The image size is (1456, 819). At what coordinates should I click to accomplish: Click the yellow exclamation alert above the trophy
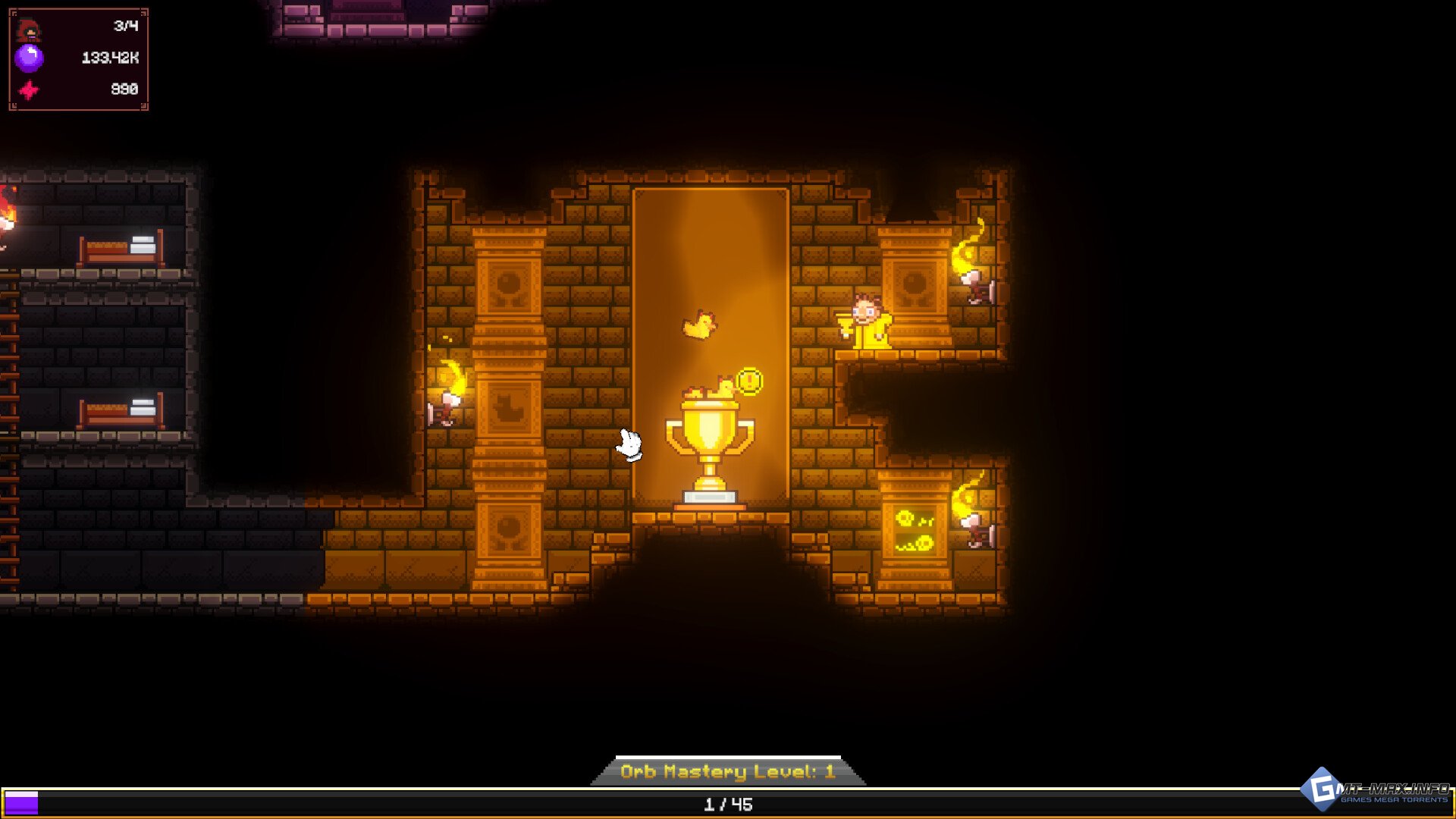[749, 381]
